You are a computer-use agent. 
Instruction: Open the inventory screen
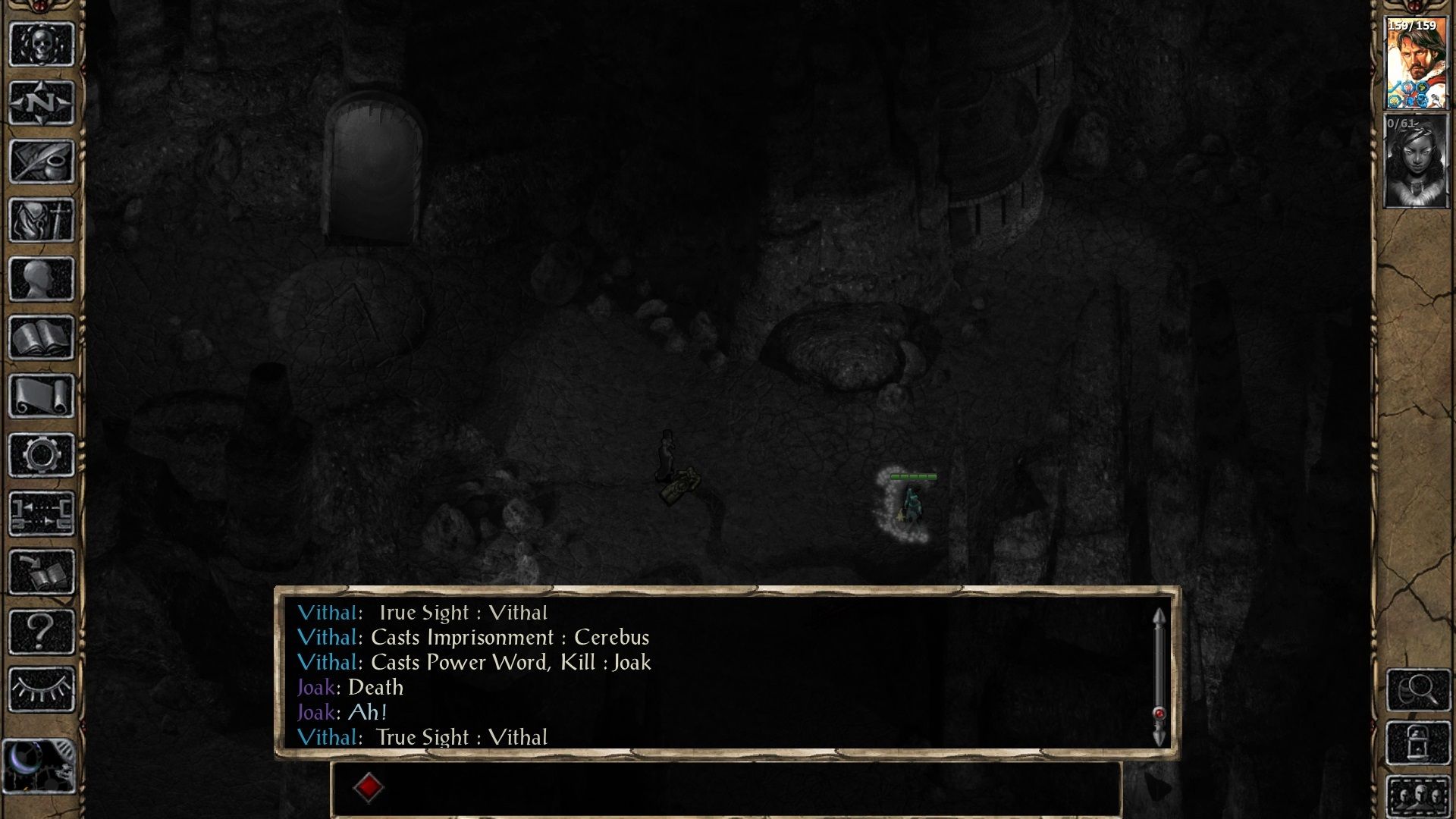tap(42, 220)
